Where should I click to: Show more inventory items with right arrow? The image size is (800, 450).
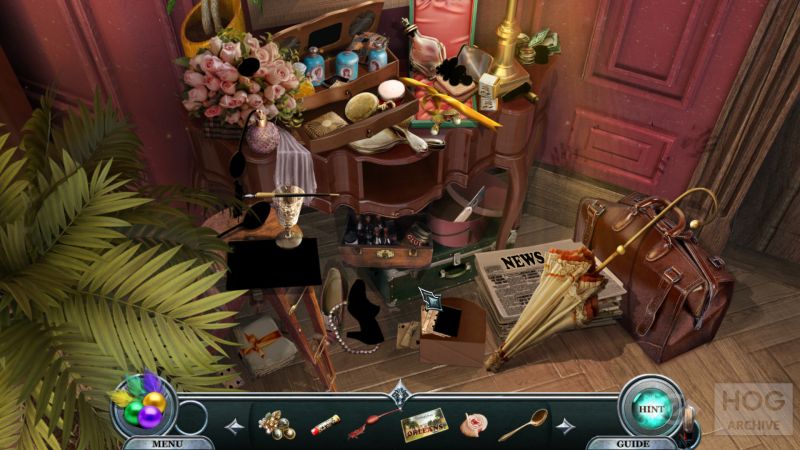point(567,427)
